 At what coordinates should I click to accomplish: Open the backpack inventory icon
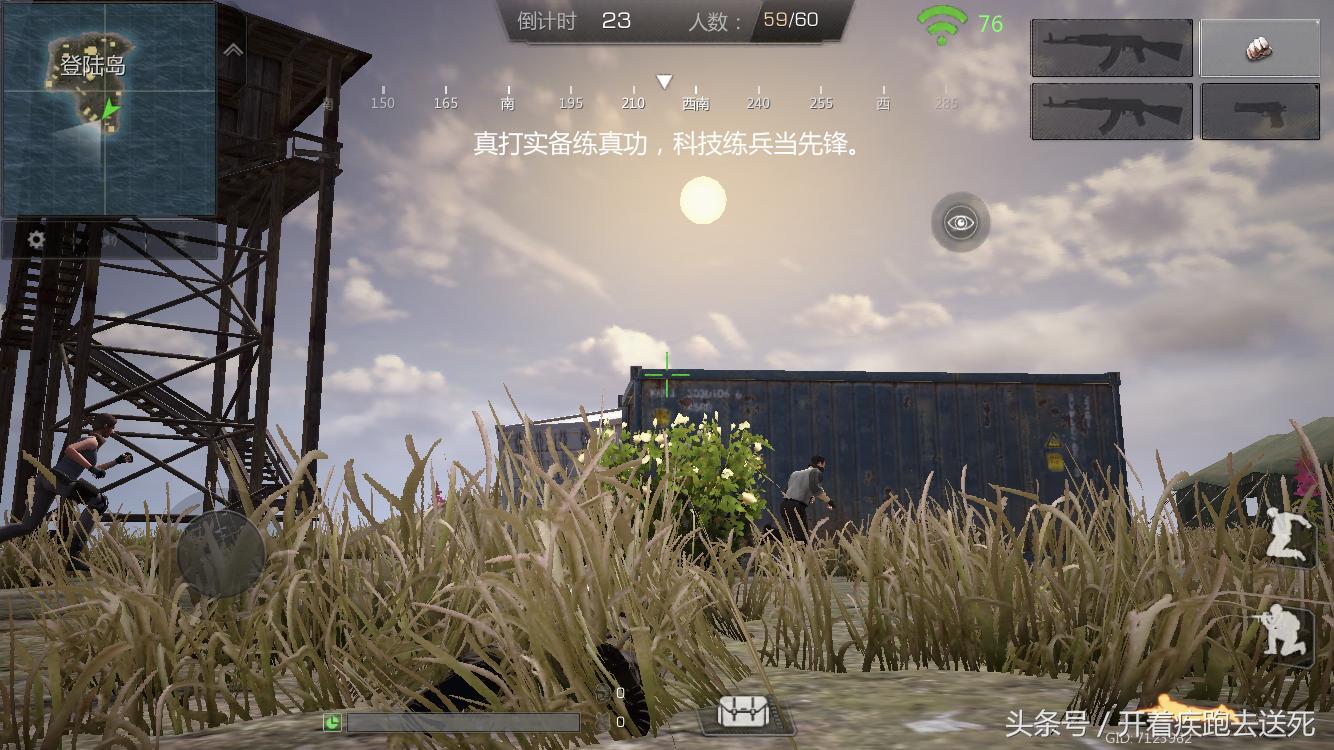[x=744, y=712]
